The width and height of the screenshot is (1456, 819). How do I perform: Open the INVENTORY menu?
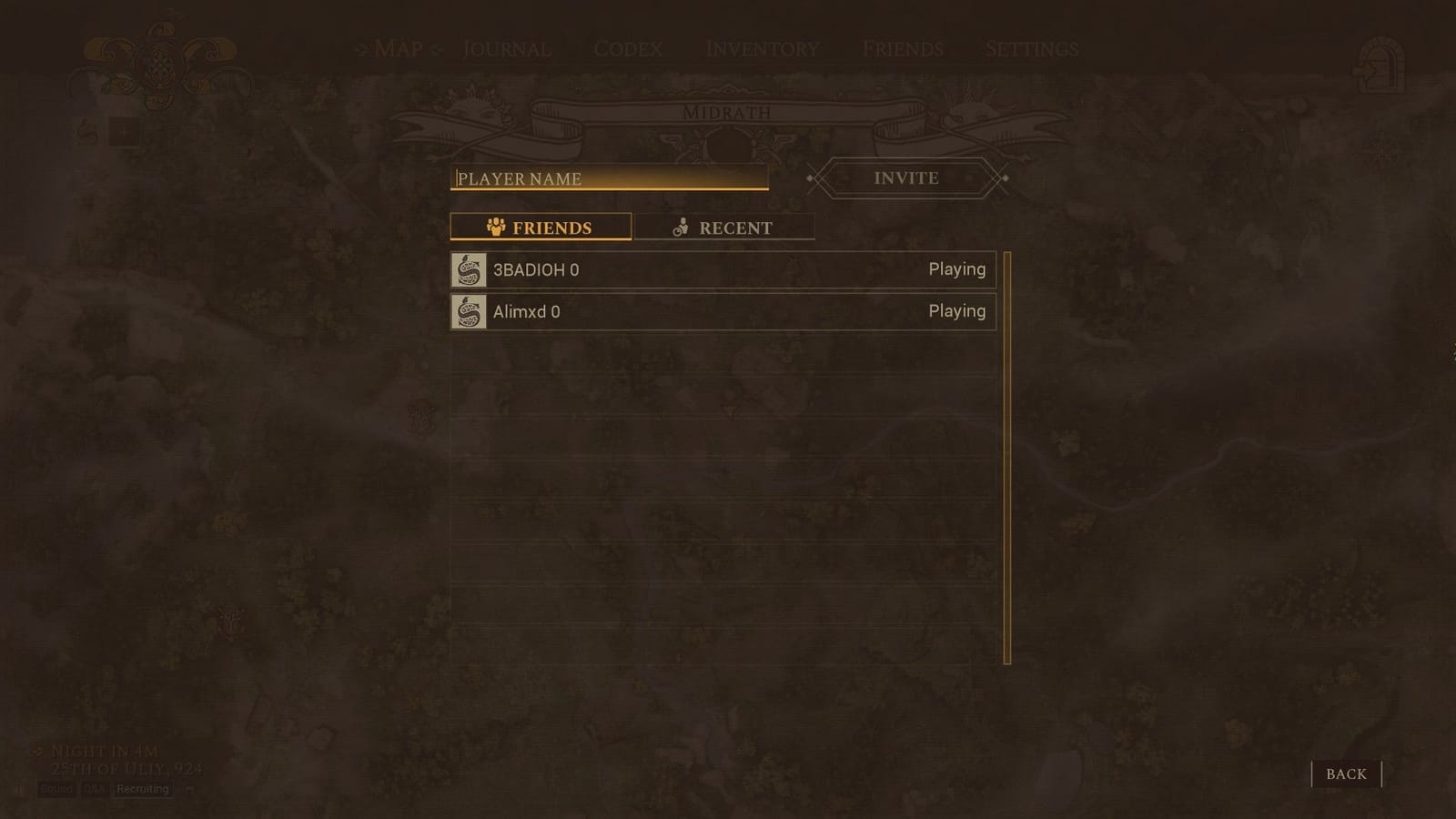(x=763, y=49)
